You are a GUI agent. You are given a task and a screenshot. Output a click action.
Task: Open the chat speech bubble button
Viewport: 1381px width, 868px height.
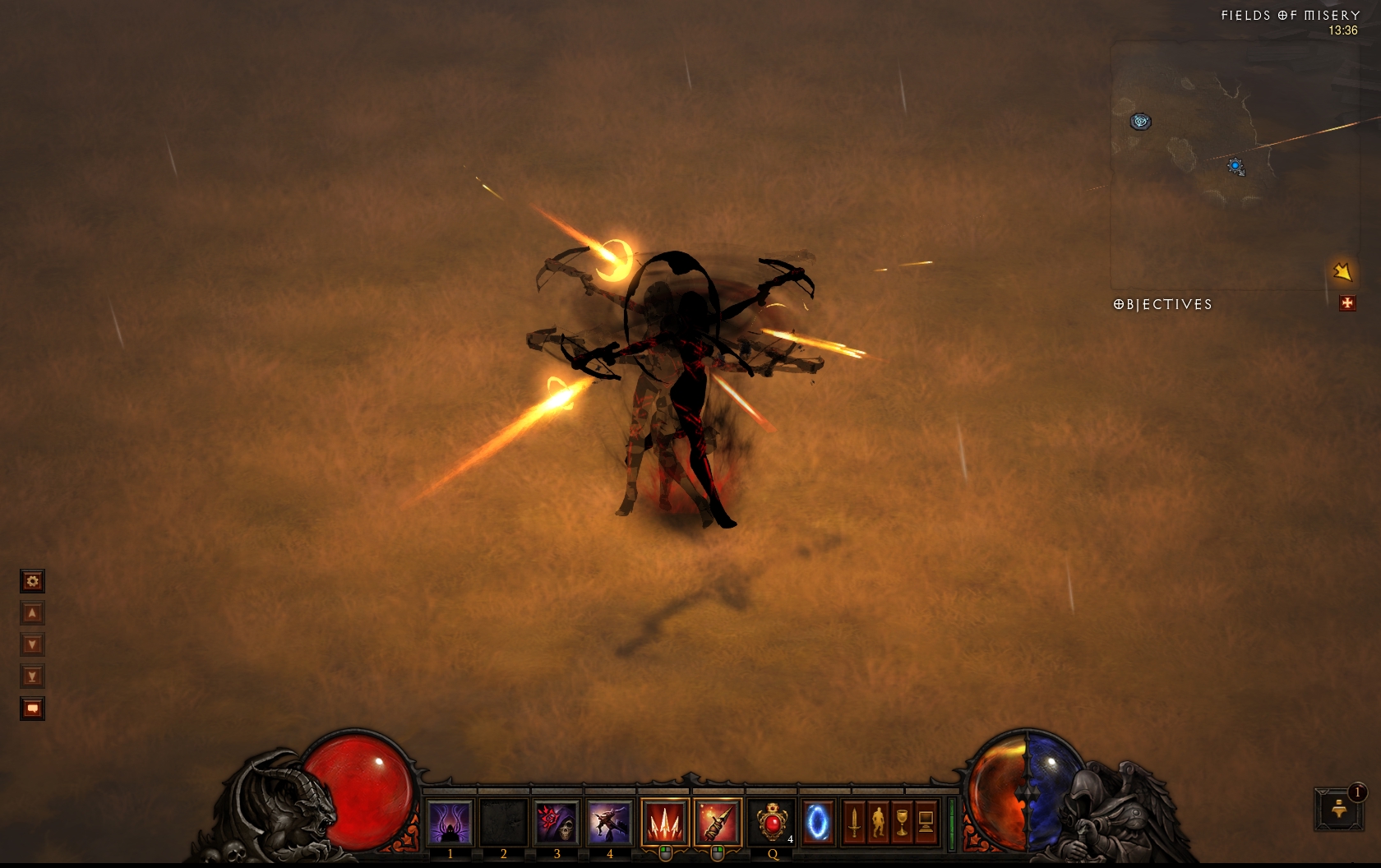point(32,709)
